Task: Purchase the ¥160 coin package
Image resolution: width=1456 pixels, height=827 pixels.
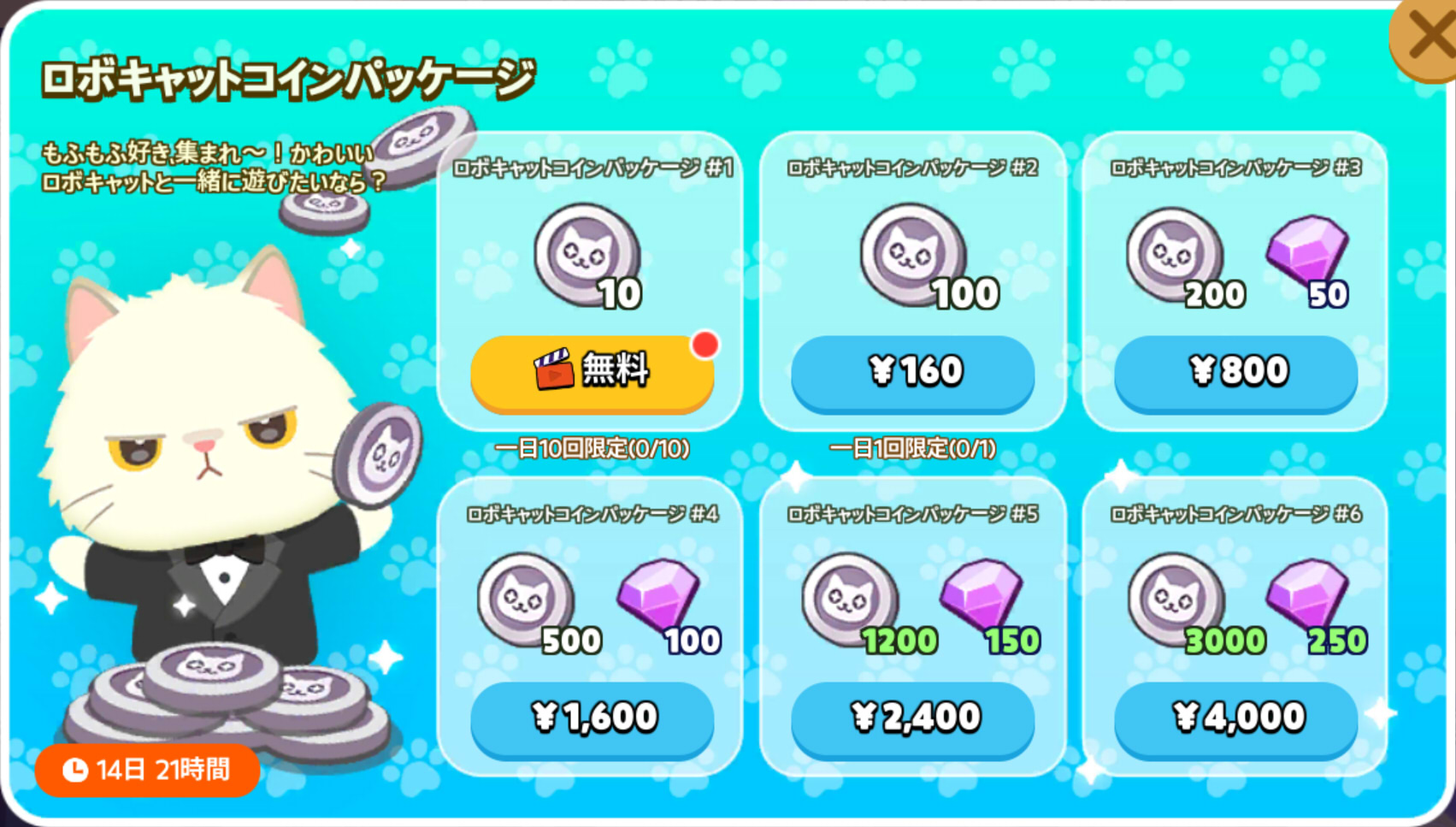Action: tap(912, 370)
